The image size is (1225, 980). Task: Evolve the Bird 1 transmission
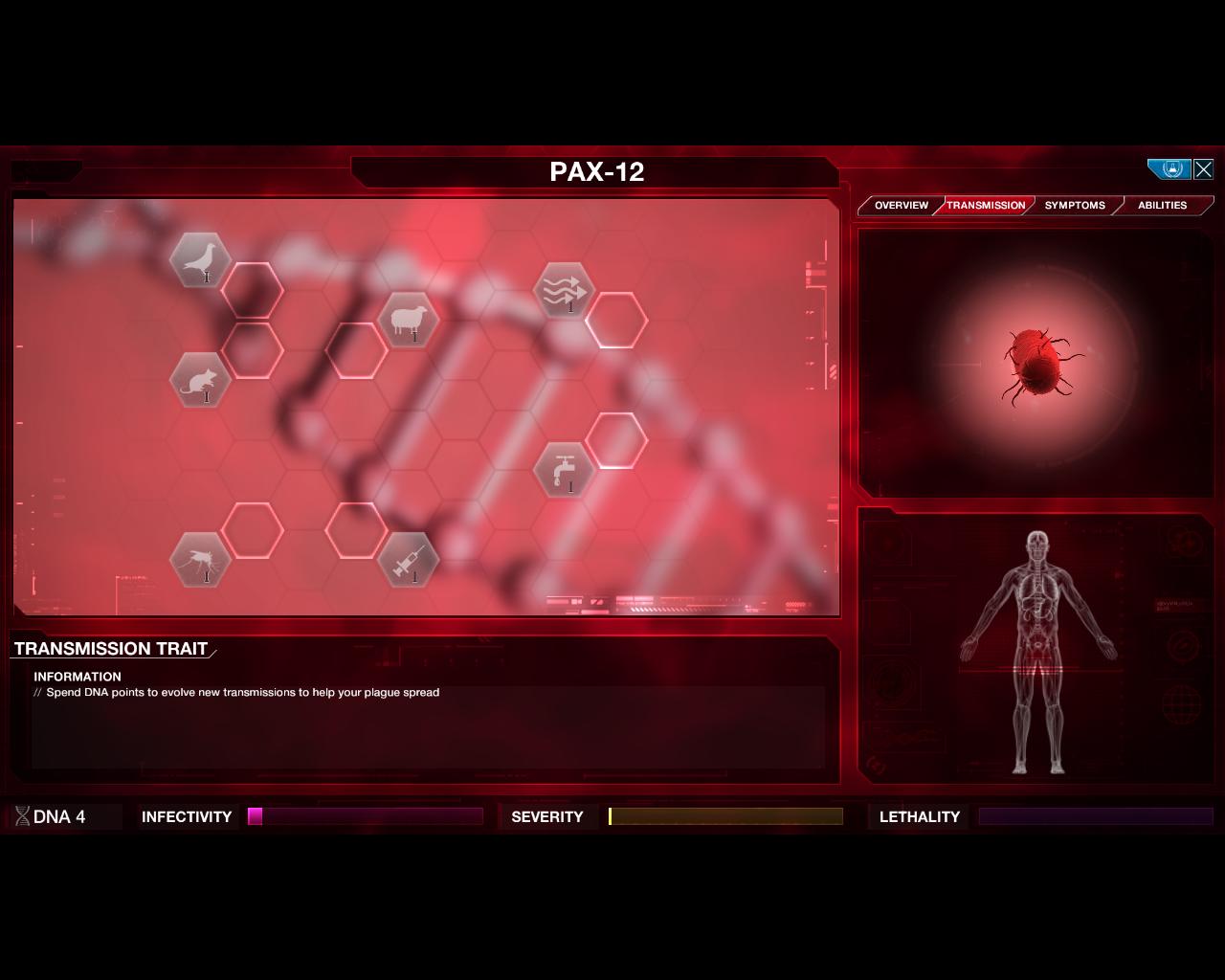[x=201, y=260]
